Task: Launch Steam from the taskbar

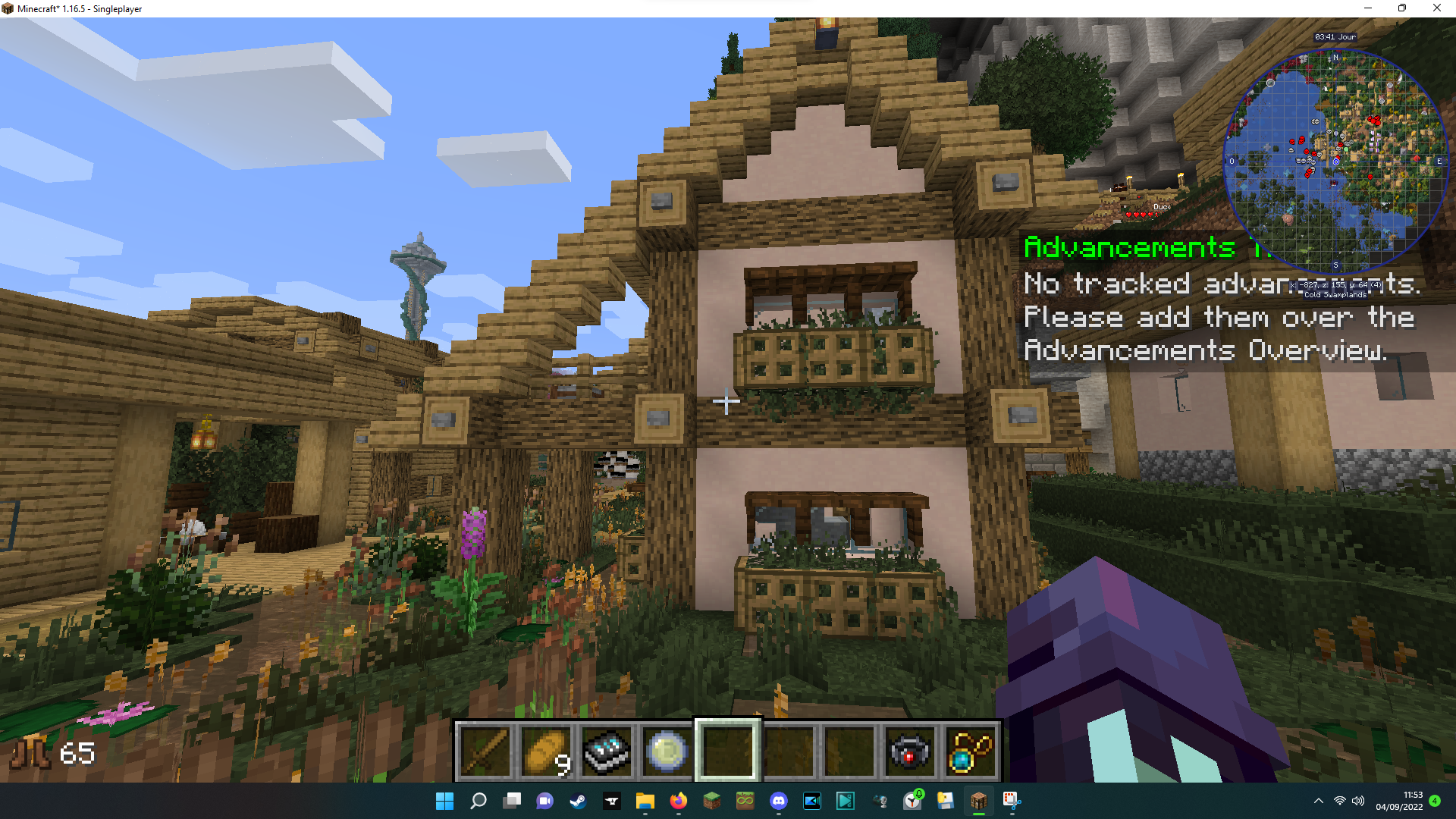Action: tap(579, 801)
